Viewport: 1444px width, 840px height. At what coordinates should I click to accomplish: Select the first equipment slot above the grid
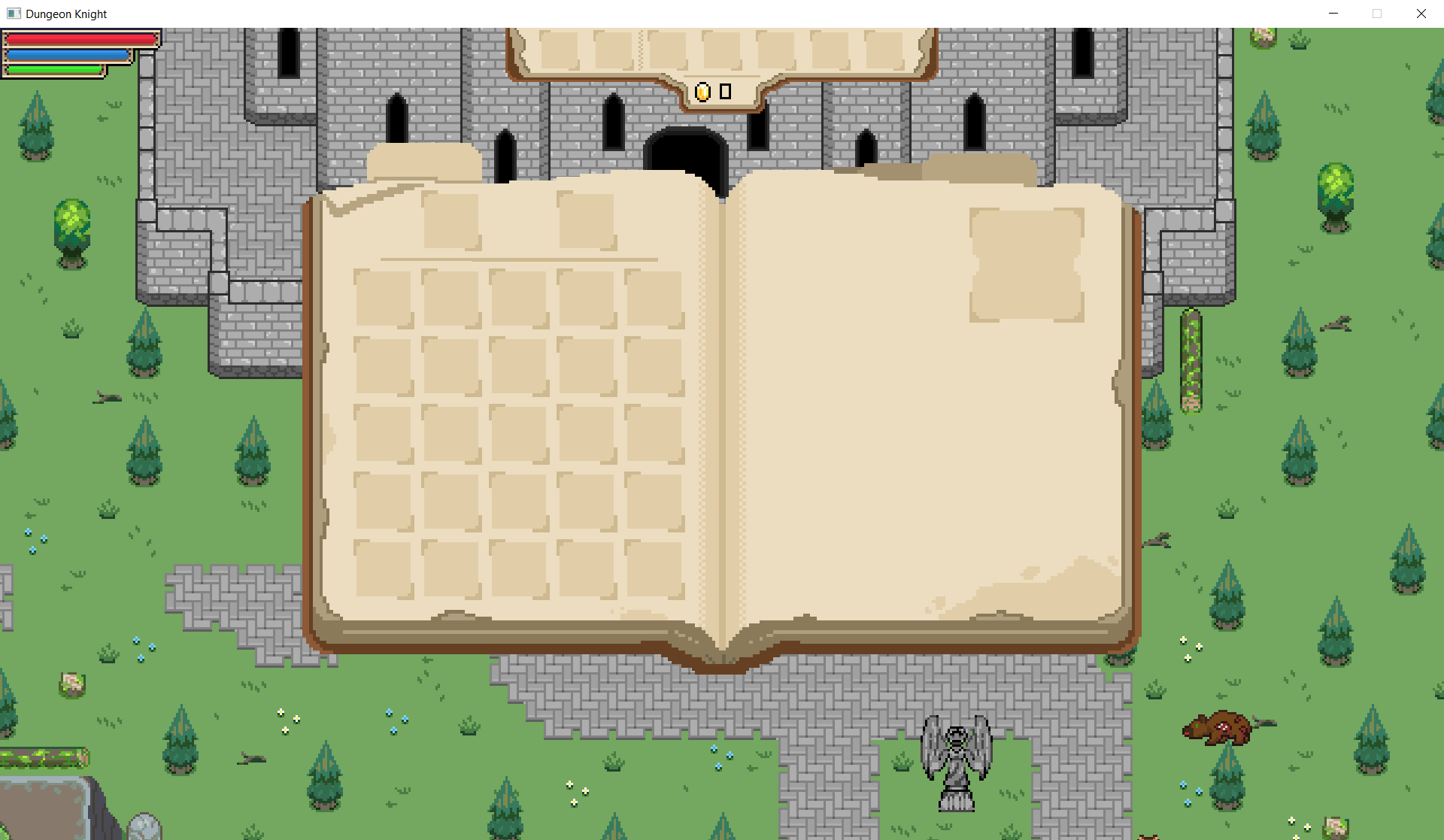click(453, 219)
